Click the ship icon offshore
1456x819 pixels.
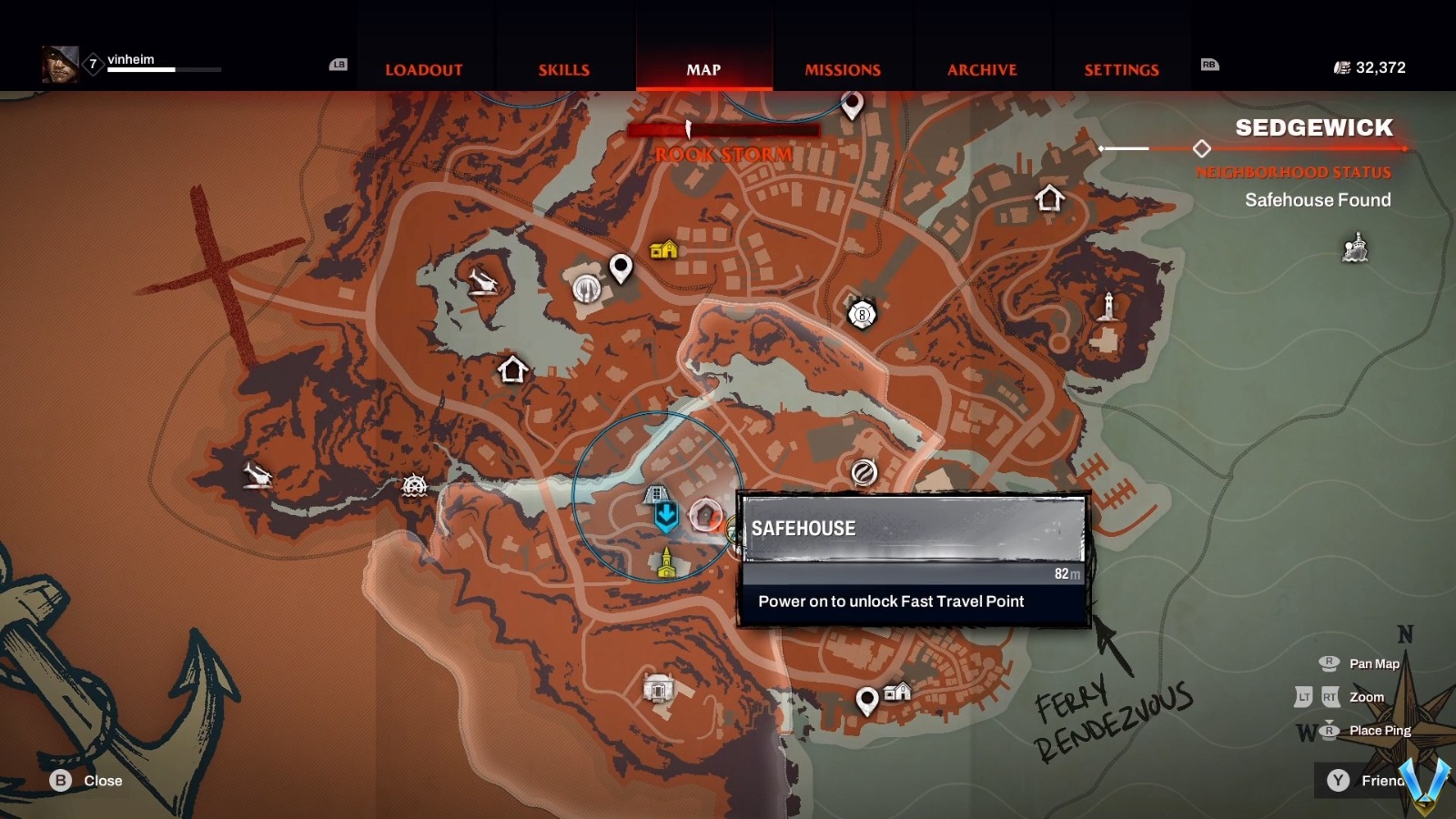pyautogui.click(x=1355, y=248)
